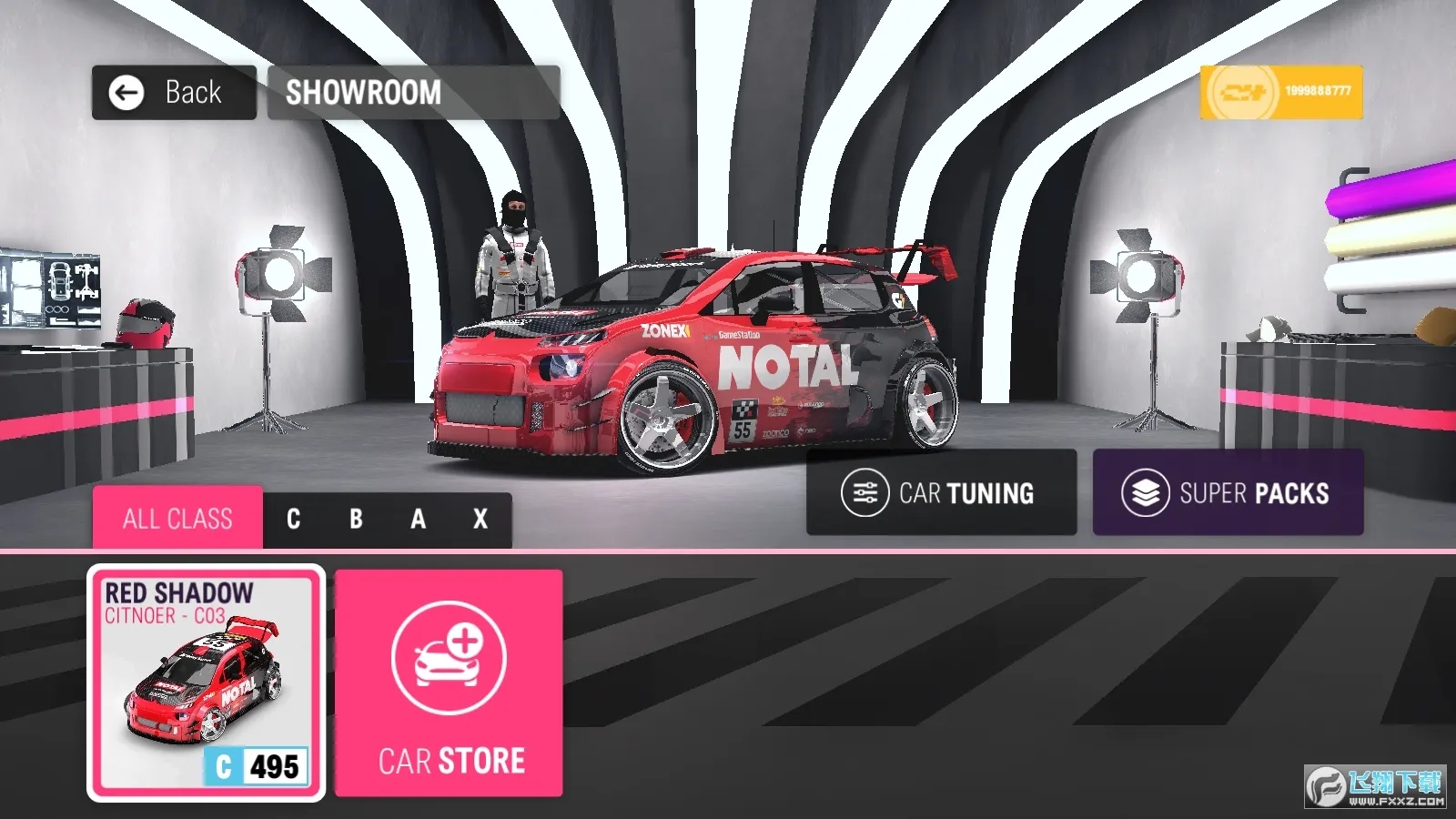The image size is (1456, 819).
Task: Go back from the showroom
Action: point(173,92)
